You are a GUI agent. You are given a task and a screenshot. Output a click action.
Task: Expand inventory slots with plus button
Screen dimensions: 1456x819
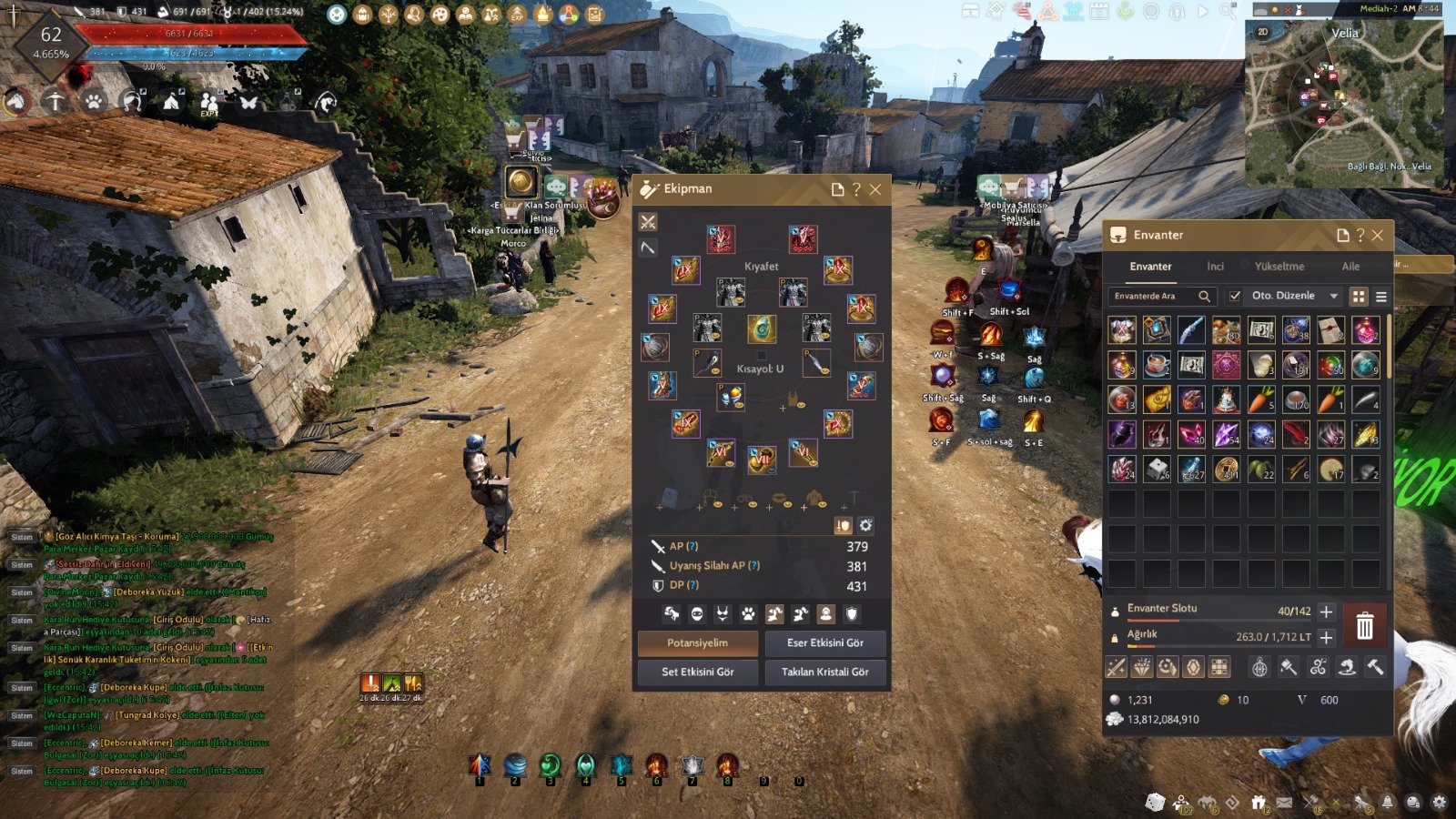1326,612
